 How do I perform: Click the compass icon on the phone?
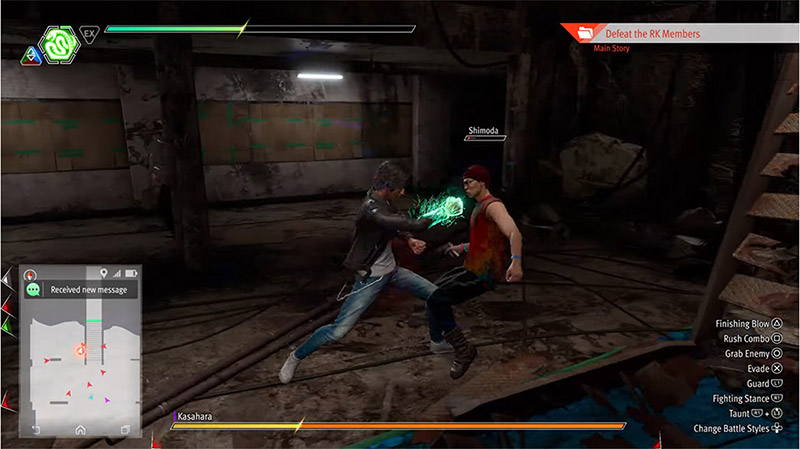click(31, 273)
